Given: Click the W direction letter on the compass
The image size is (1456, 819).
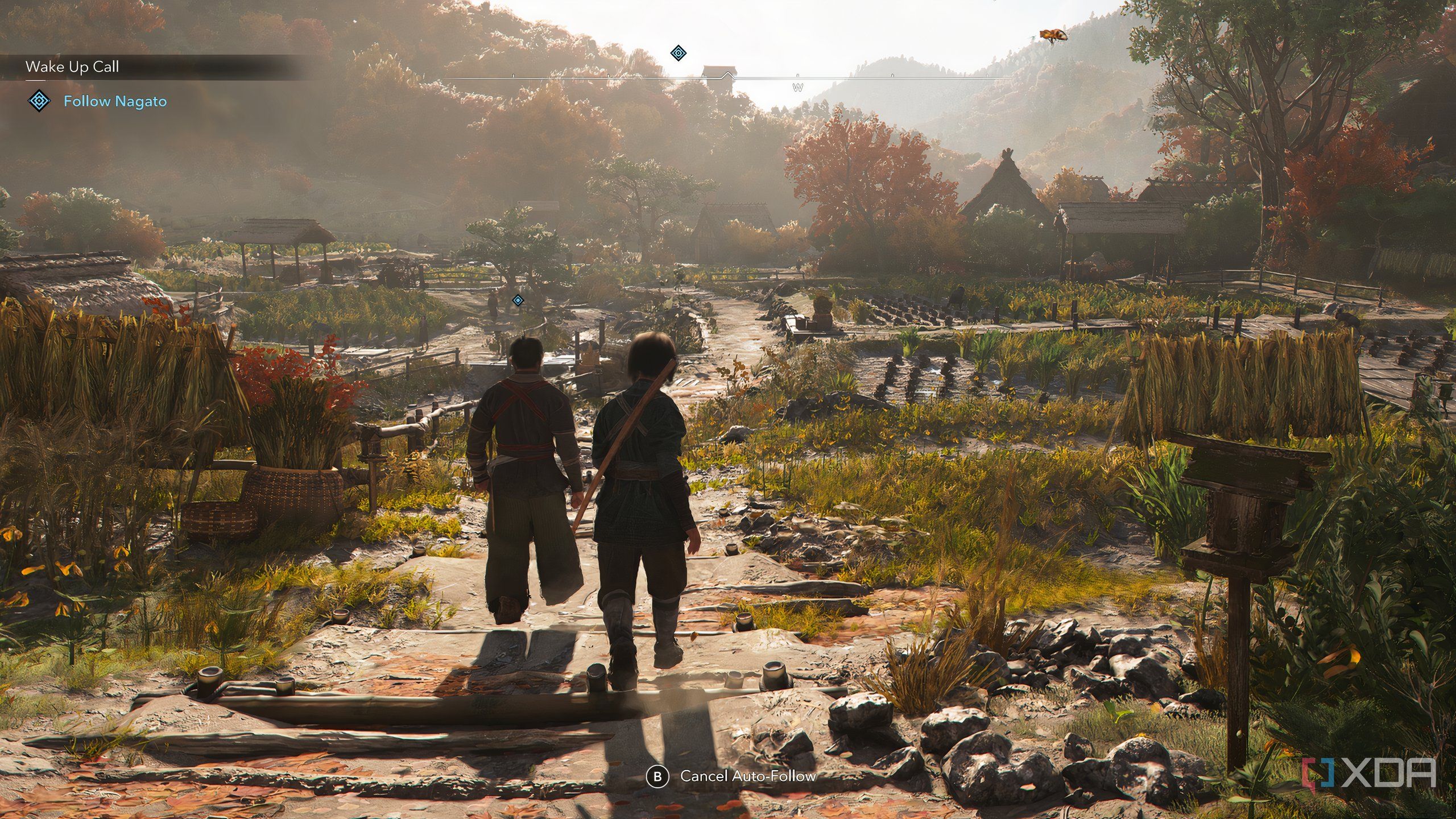Looking at the screenshot, I should click(798, 88).
